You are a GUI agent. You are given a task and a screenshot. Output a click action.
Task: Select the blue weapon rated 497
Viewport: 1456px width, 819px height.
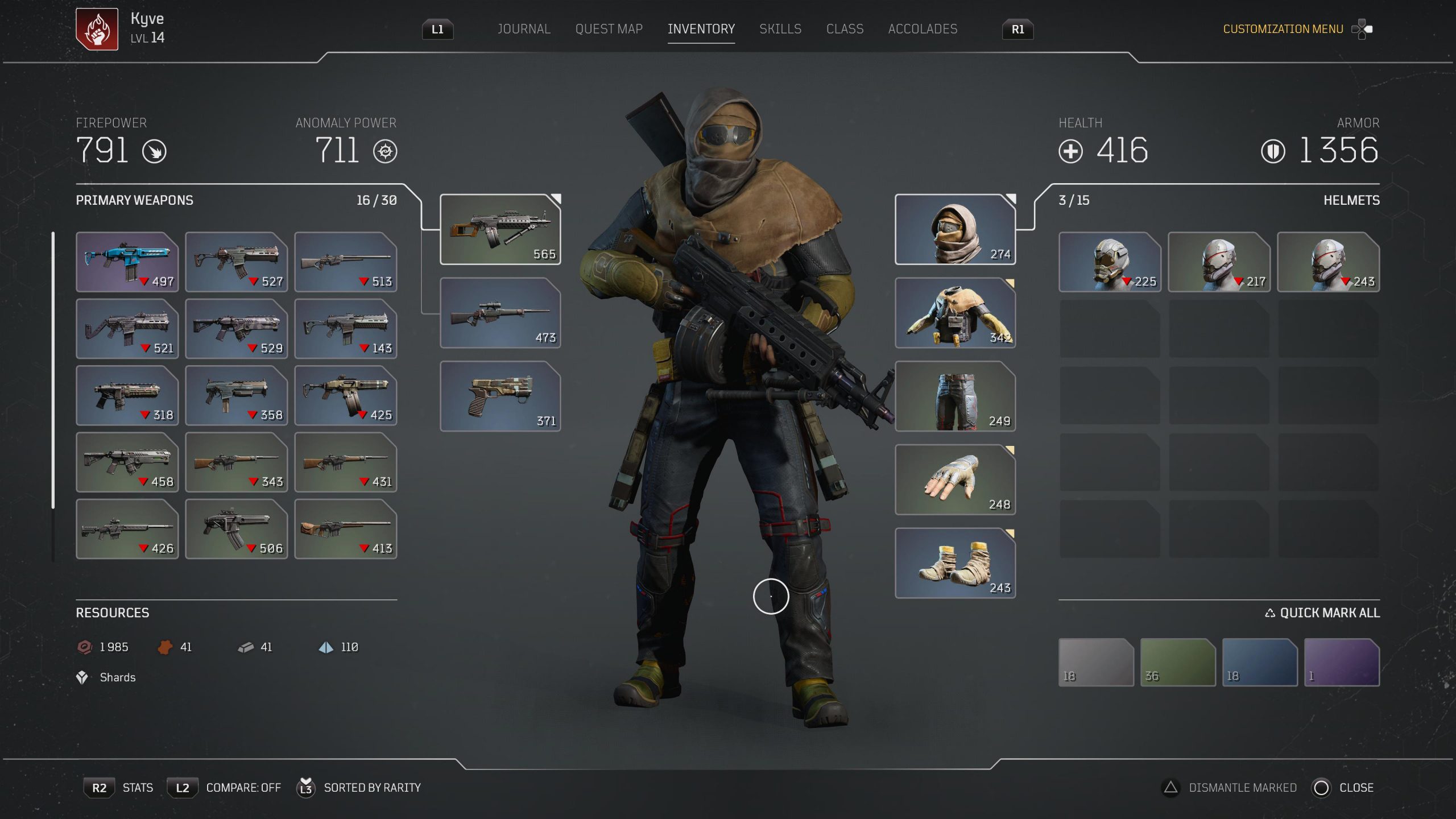(127, 262)
